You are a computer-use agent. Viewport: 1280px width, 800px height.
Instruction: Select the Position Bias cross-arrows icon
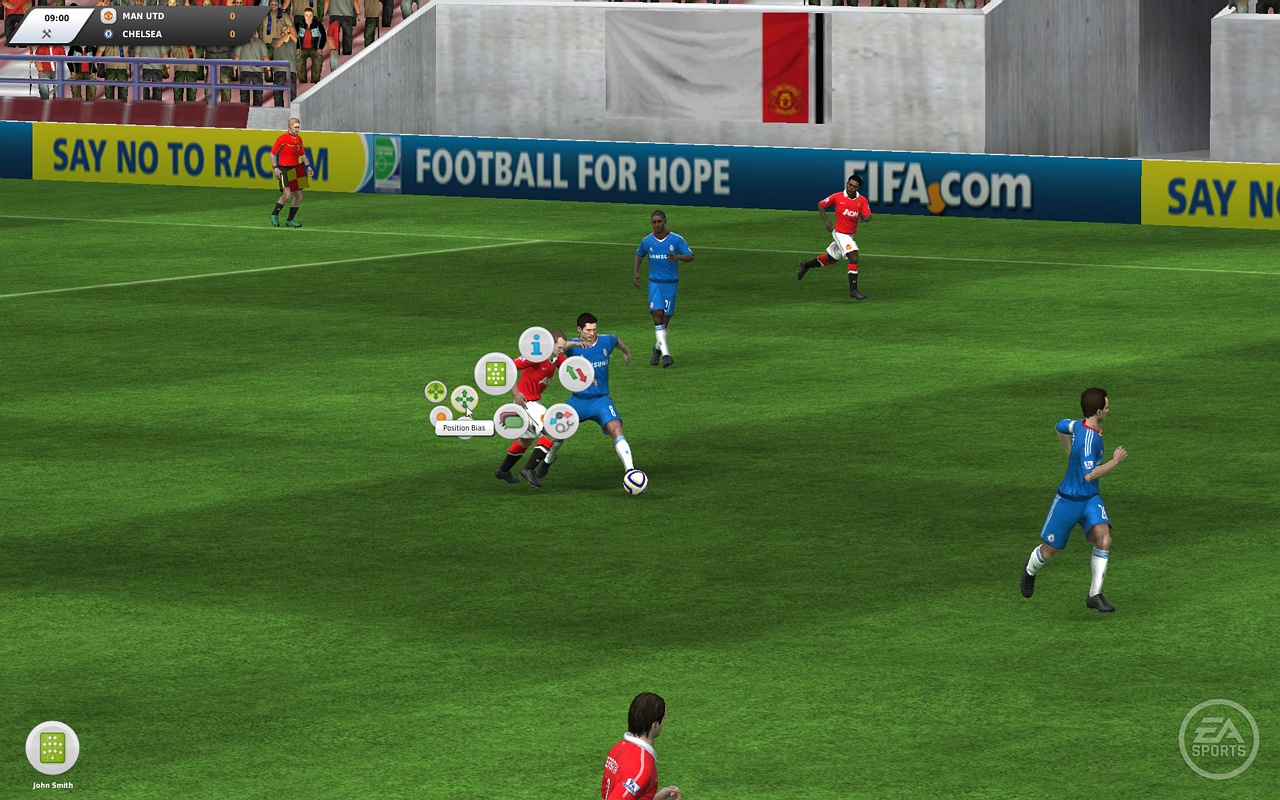[x=464, y=397]
